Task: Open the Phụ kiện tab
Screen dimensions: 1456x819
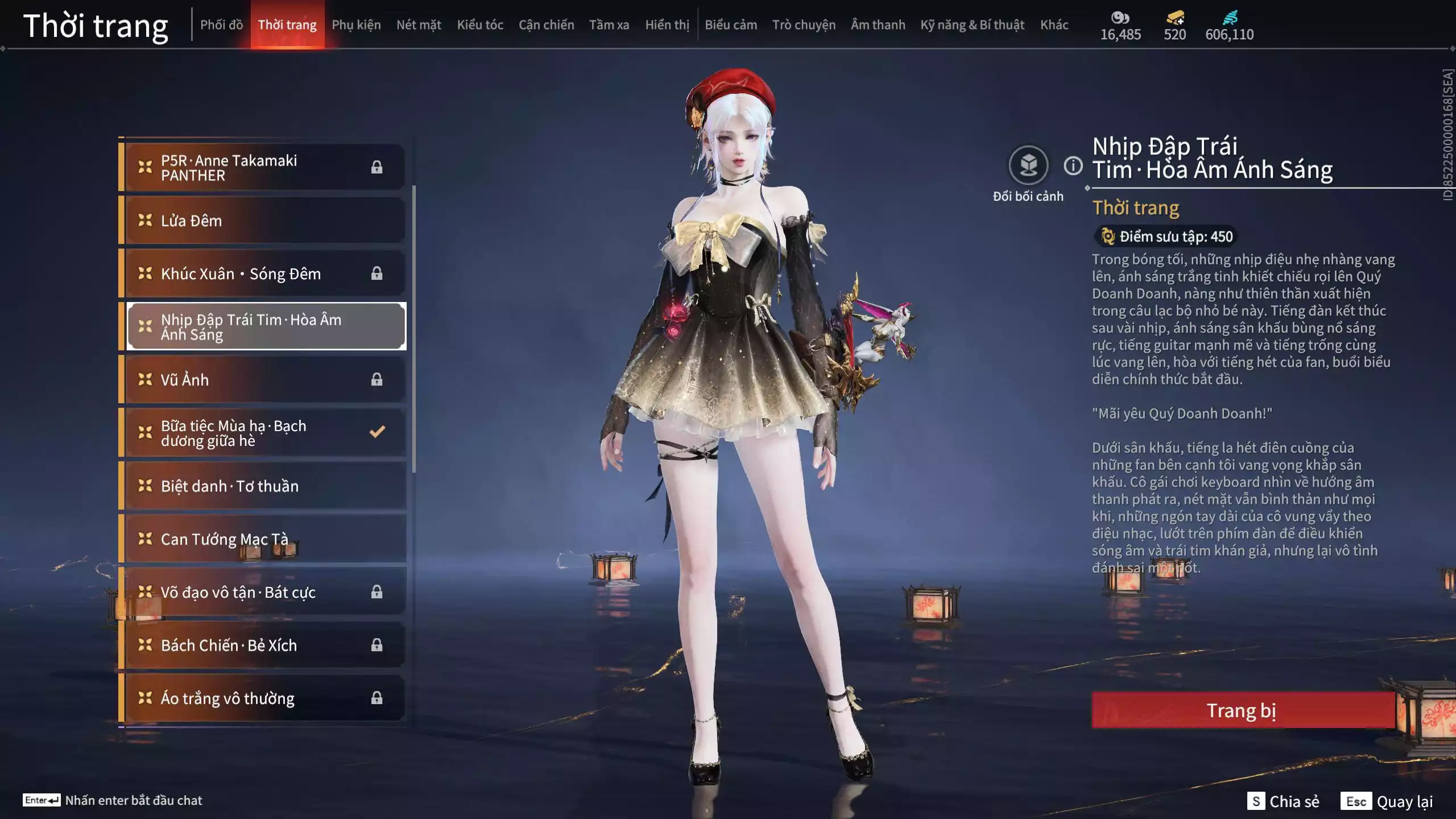Action: click(356, 25)
